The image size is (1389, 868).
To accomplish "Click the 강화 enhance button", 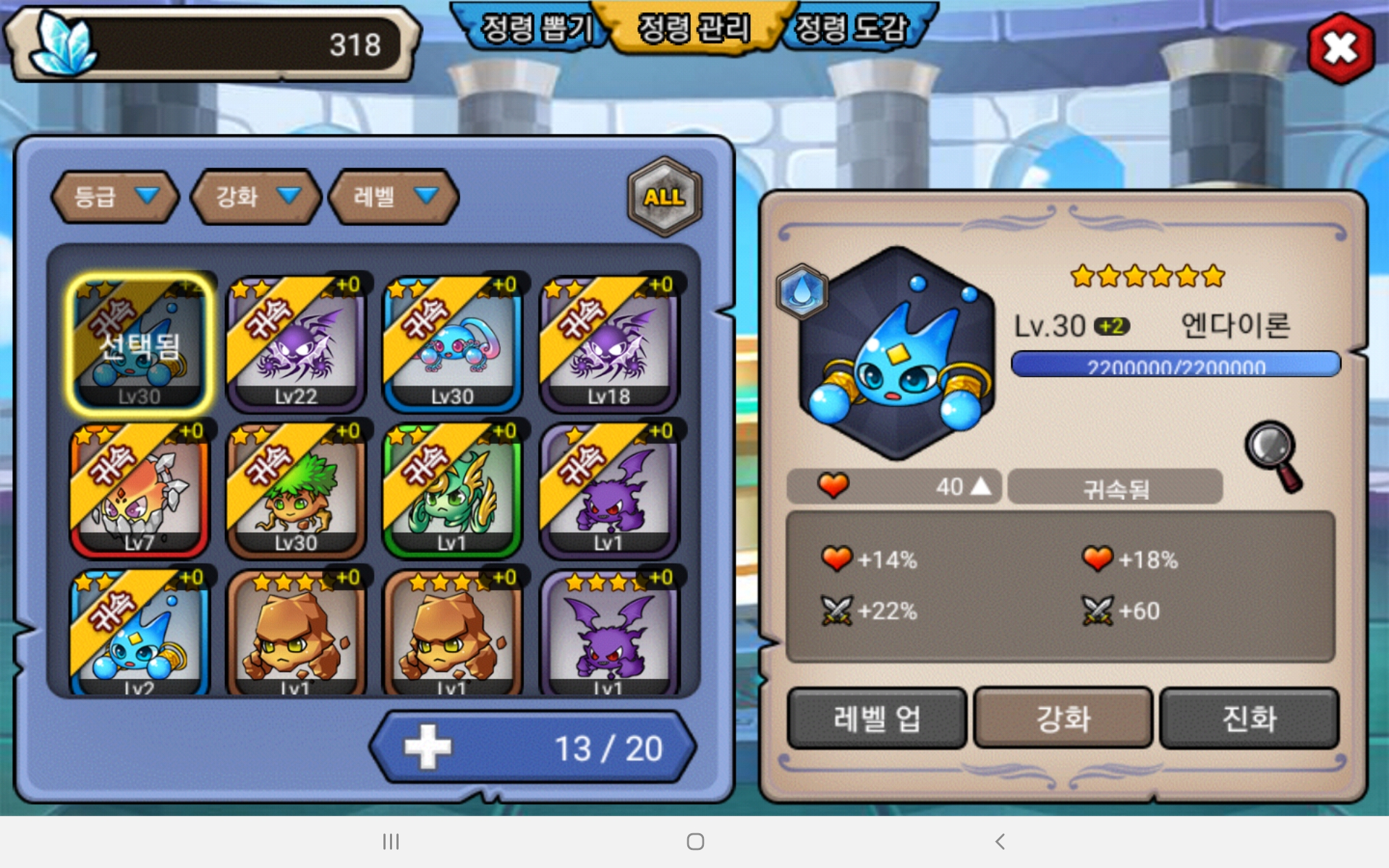I will coord(1063,718).
